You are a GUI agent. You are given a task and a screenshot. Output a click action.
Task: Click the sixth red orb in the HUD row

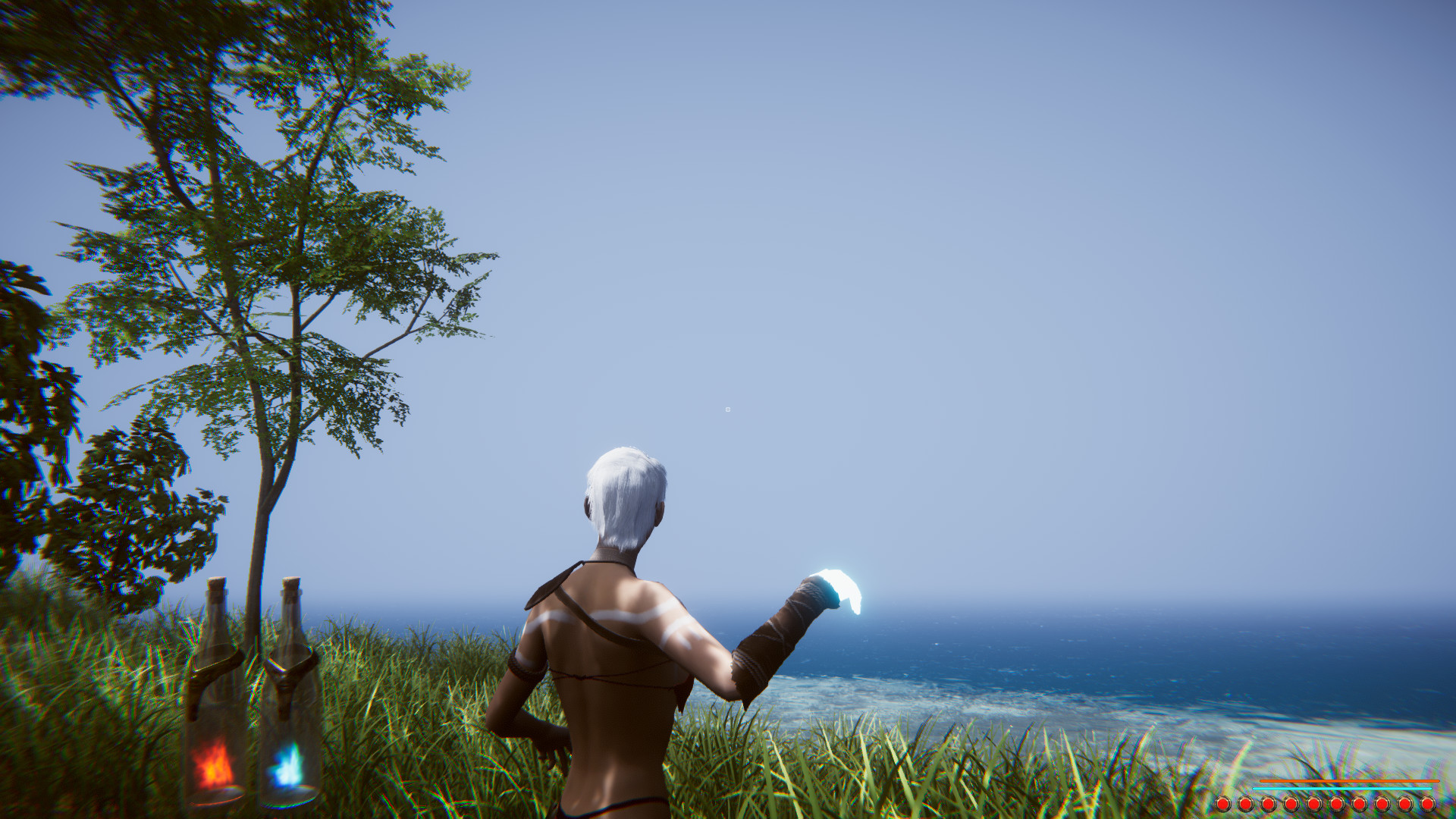point(1336,803)
